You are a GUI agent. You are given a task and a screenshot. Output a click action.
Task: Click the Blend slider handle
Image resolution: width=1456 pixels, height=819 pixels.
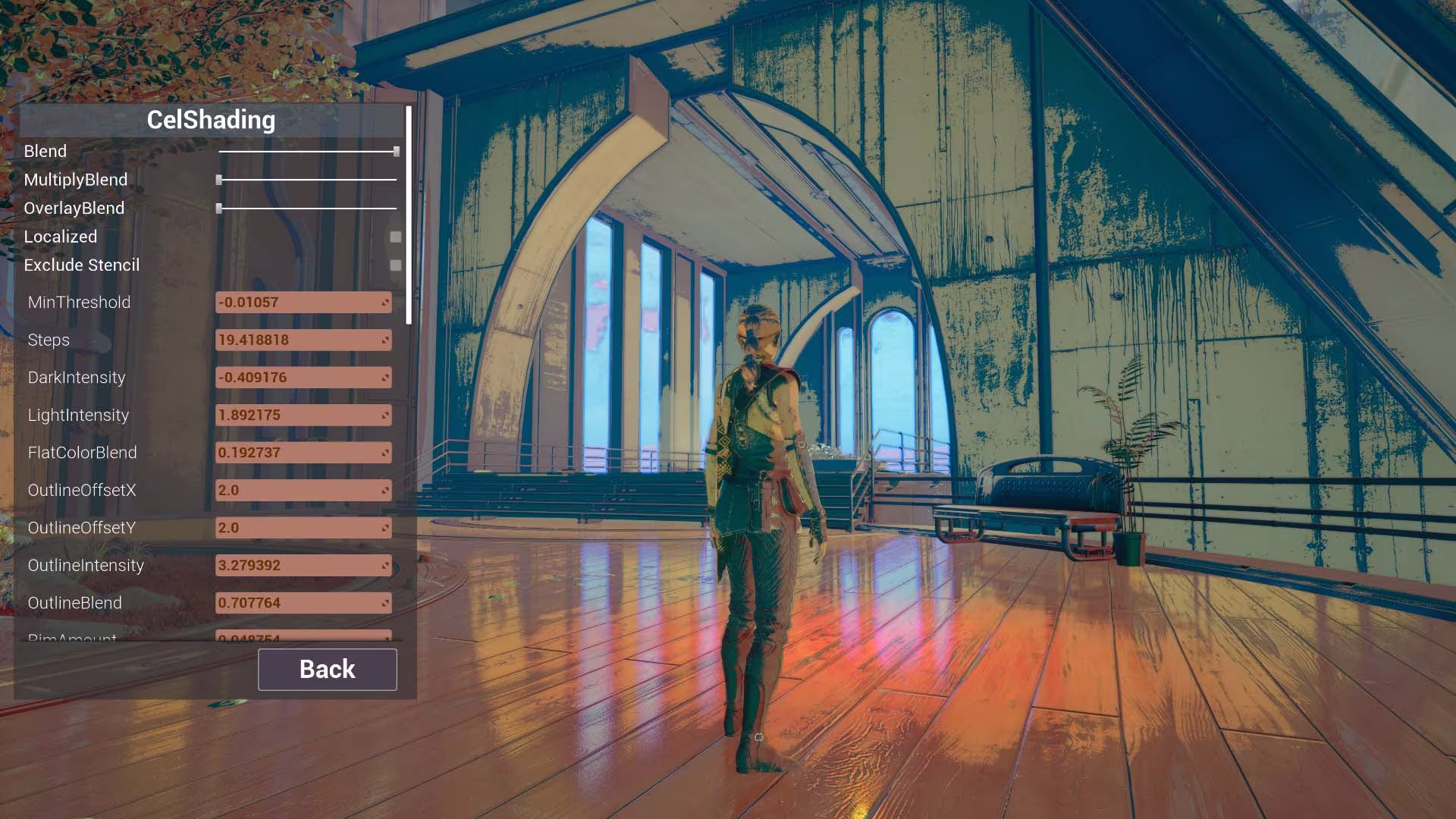pos(395,151)
